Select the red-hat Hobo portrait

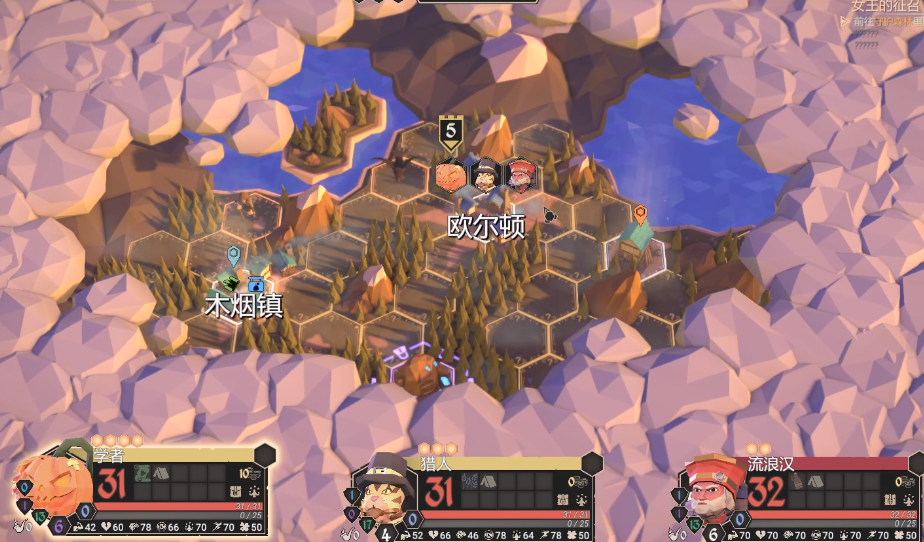click(x=710, y=489)
